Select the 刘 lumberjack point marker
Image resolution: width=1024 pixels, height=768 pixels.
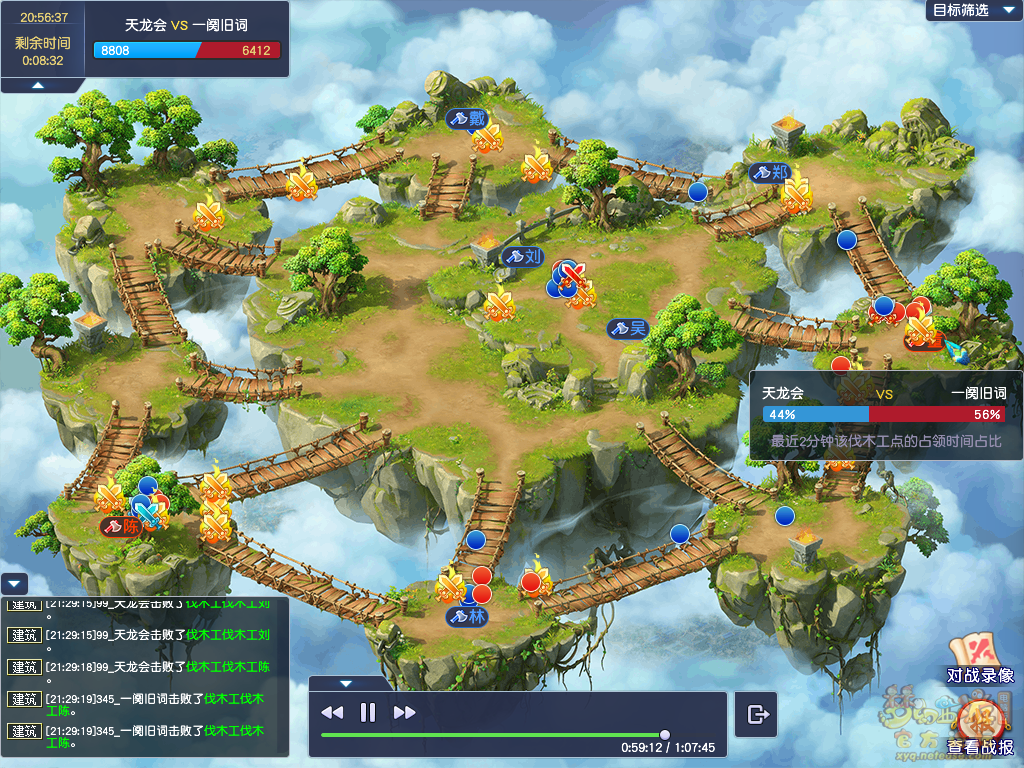click(523, 256)
